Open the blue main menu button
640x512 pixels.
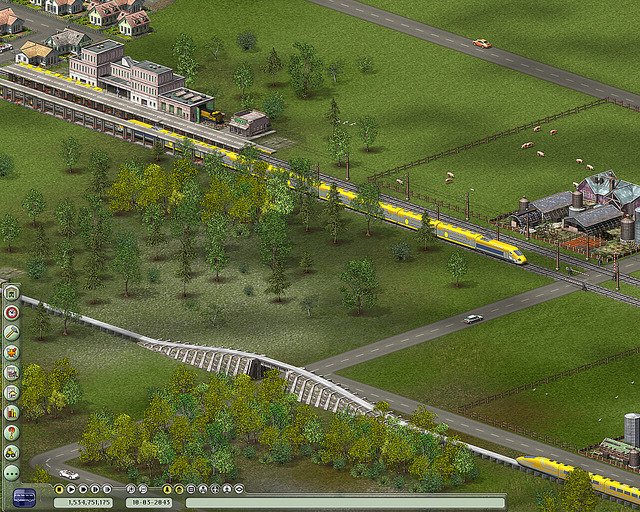(24, 498)
